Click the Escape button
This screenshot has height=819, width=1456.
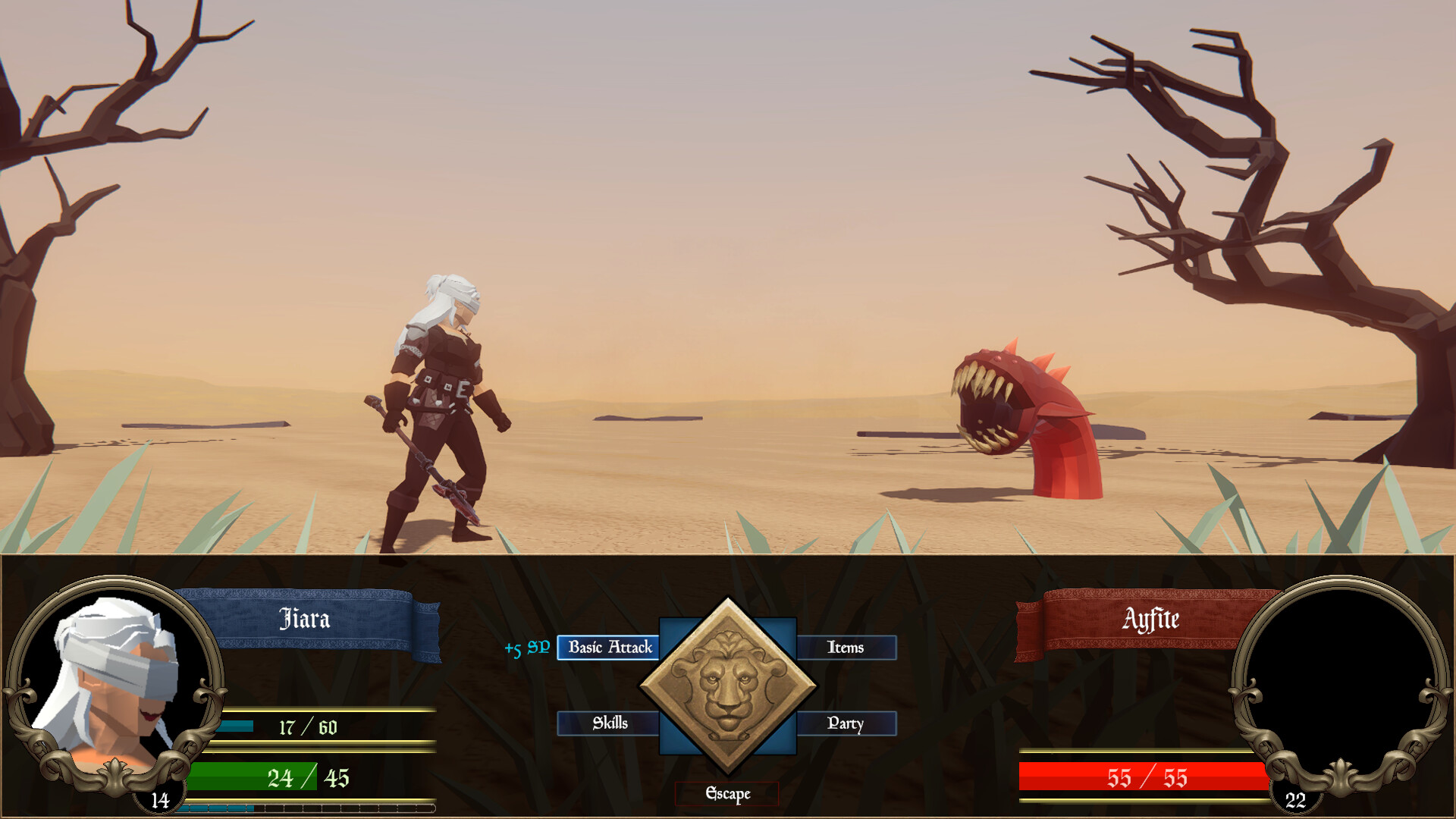[x=726, y=795]
